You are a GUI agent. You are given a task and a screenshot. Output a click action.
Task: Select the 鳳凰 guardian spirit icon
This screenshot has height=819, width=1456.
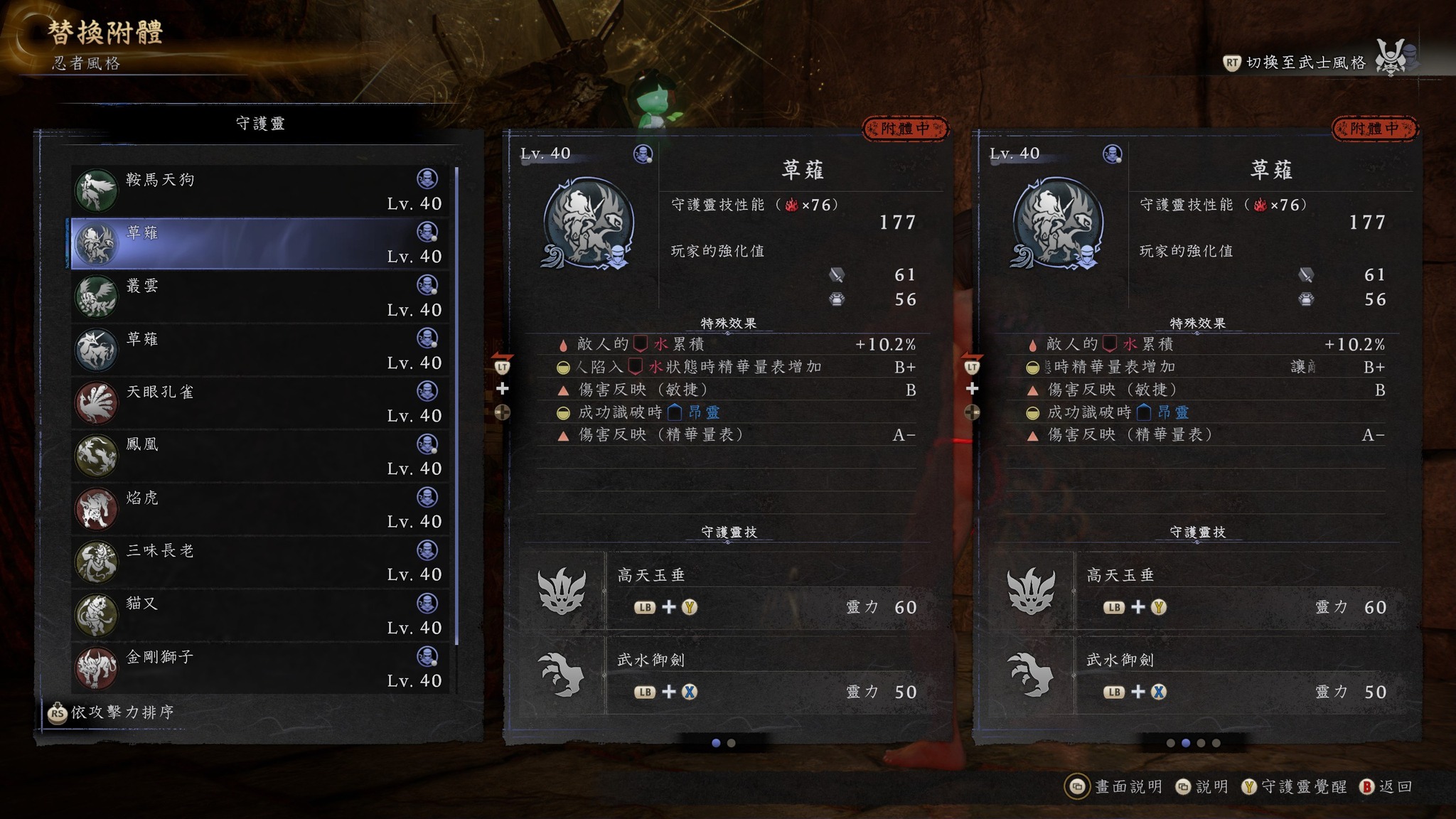click(x=97, y=455)
